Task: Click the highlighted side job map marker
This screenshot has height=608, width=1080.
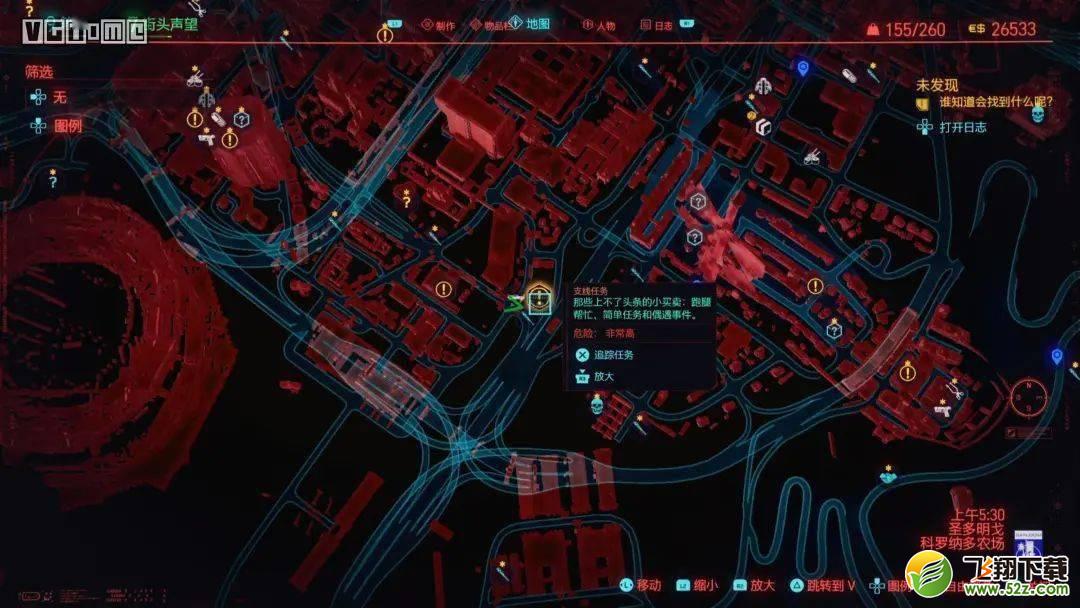Action: click(540, 300)
